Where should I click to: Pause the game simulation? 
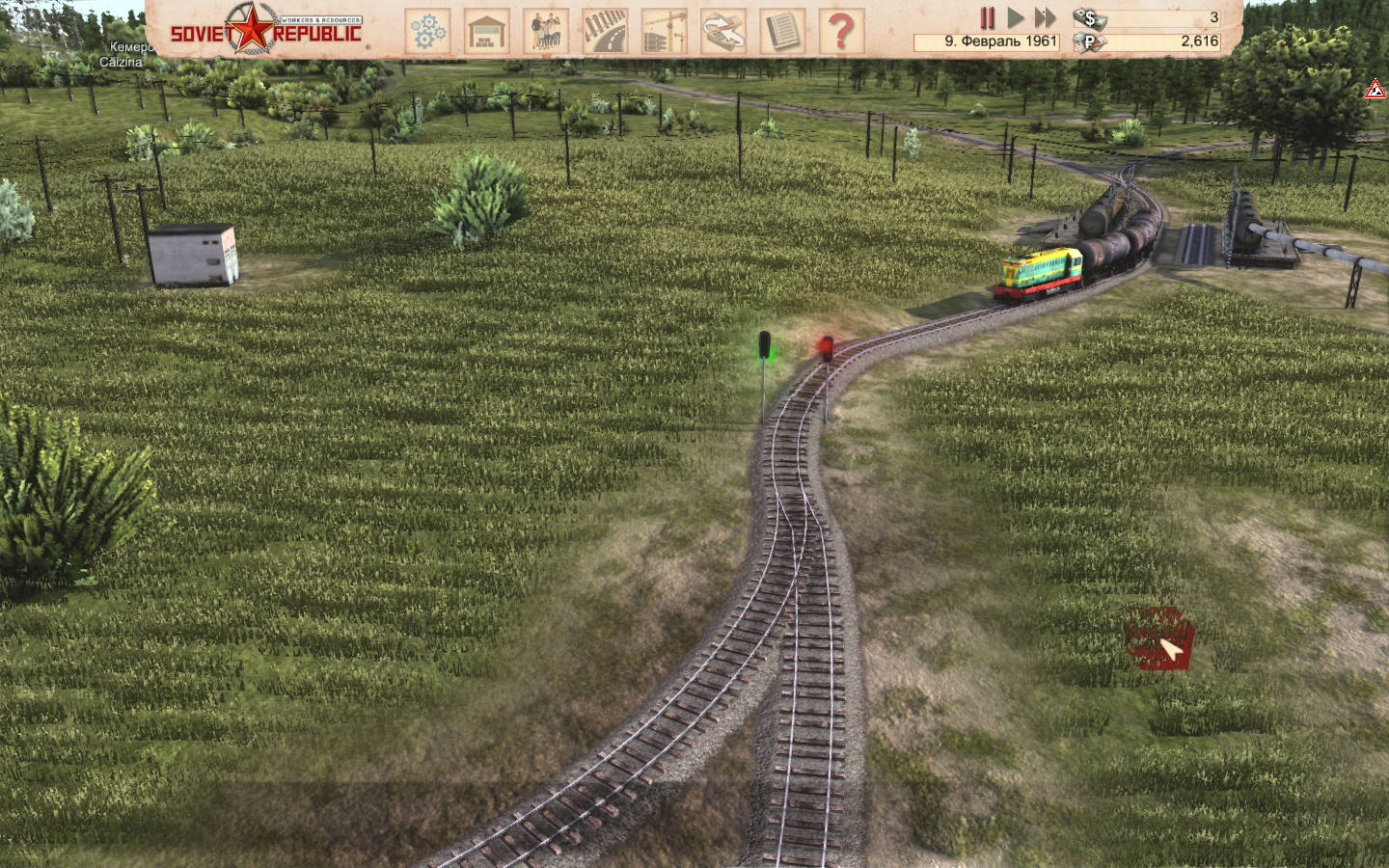click(x=987, y=17)
